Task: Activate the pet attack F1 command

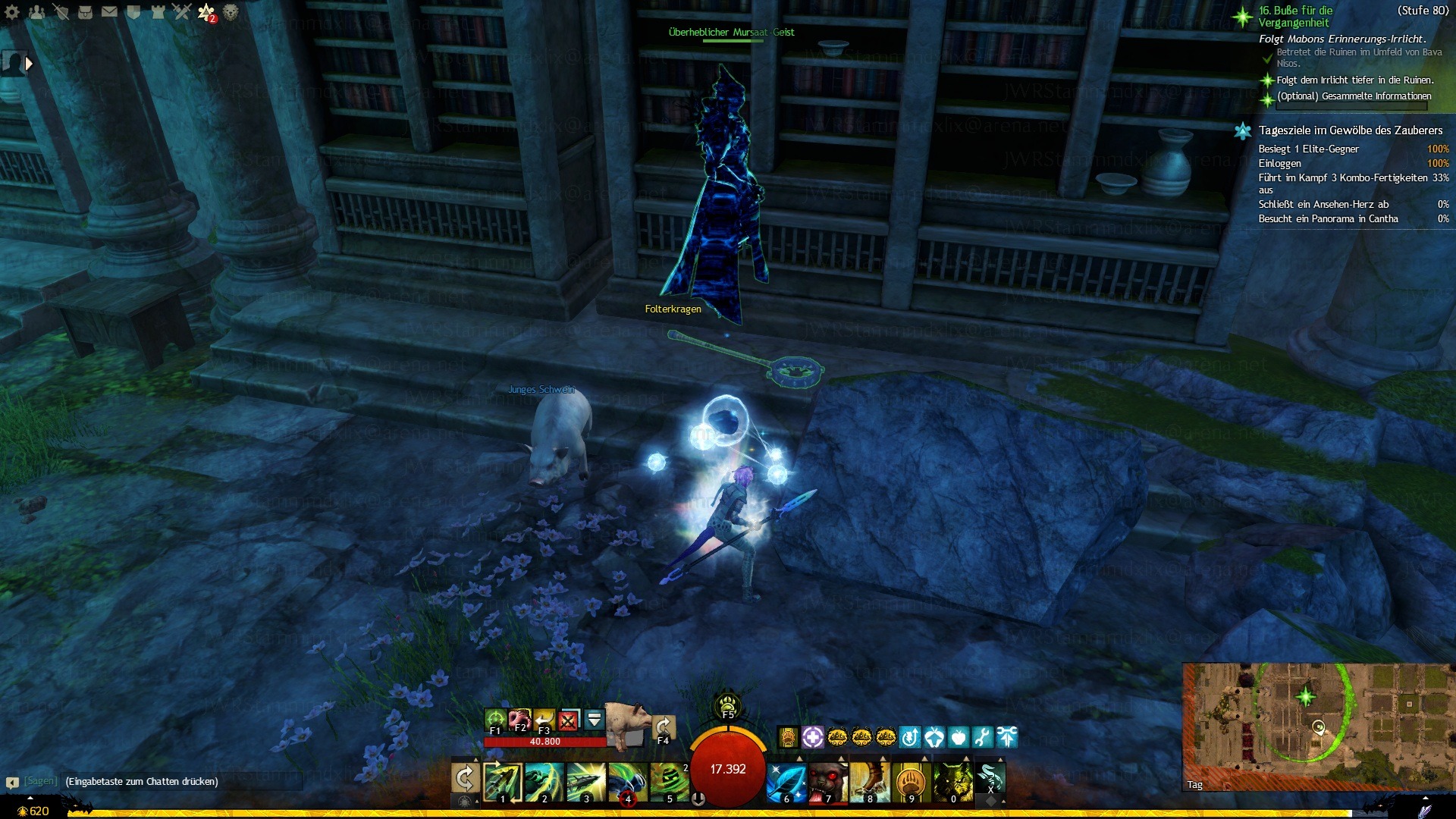Action: [x=495, y=720]
